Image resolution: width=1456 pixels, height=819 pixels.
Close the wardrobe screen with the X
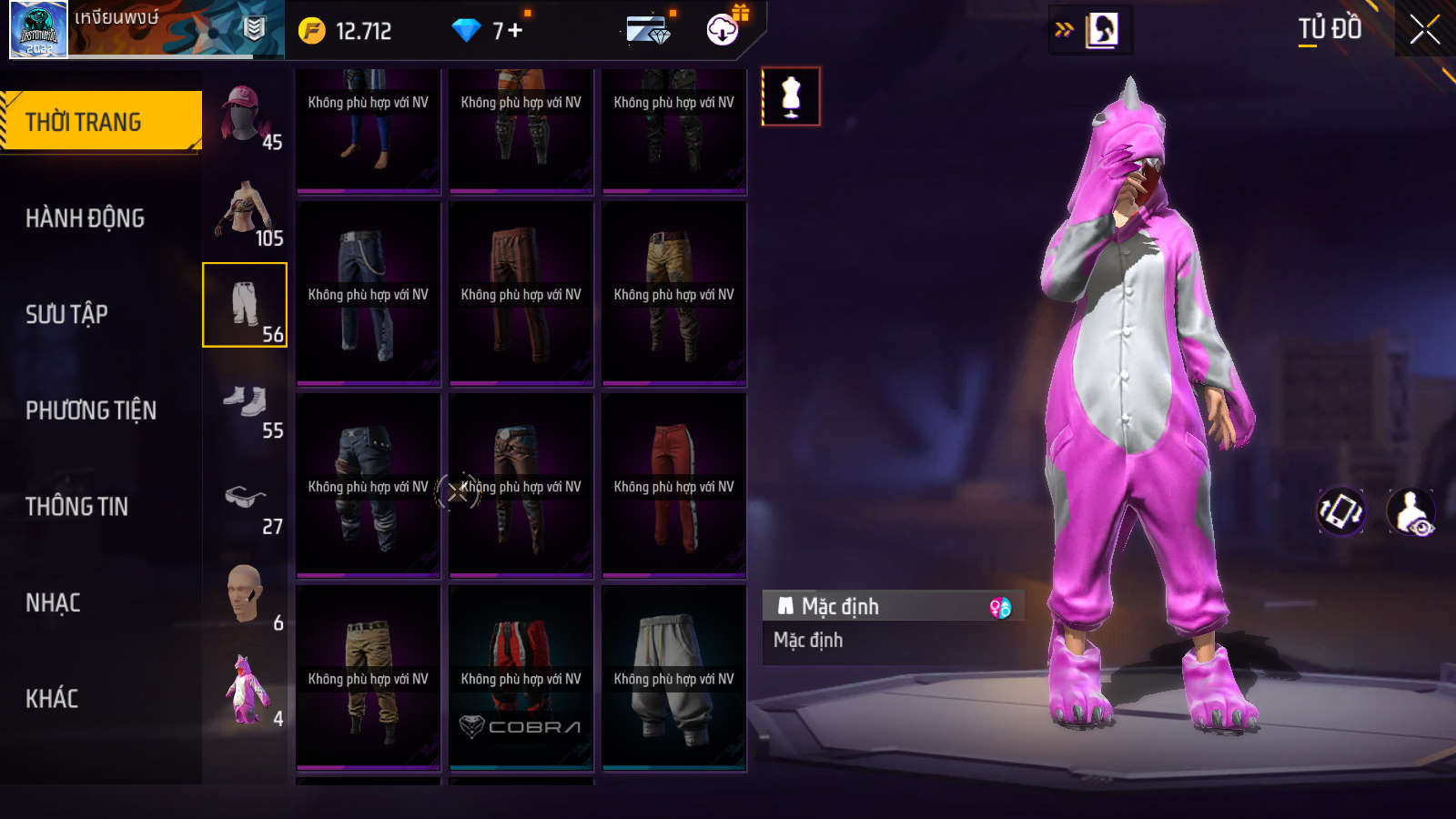pos(1424,30)
